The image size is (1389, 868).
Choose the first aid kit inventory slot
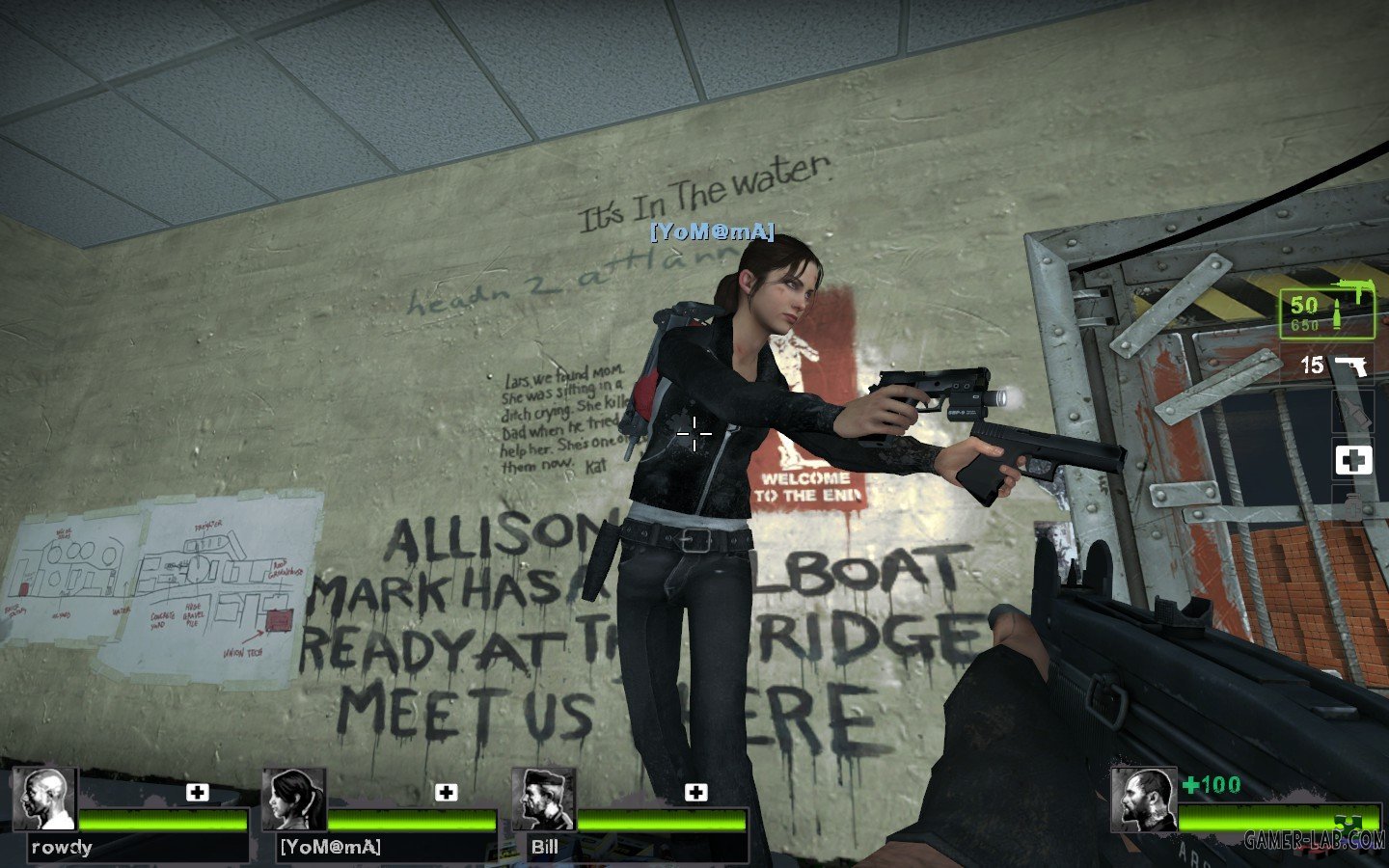pyautogui.click(x=1353, y=461)
